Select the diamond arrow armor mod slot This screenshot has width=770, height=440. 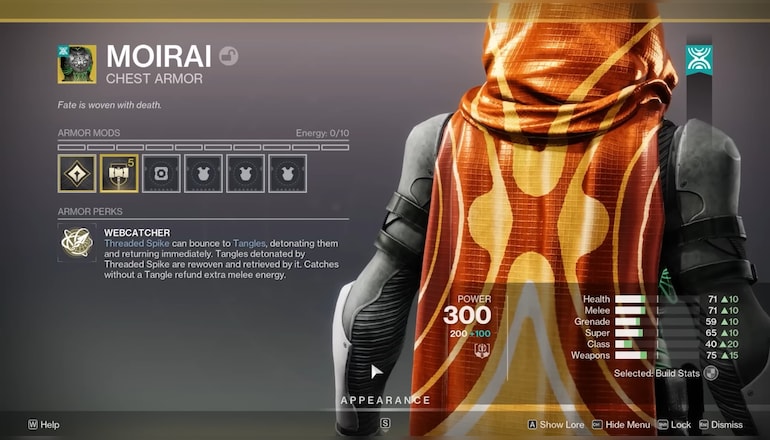click(76, 173)
